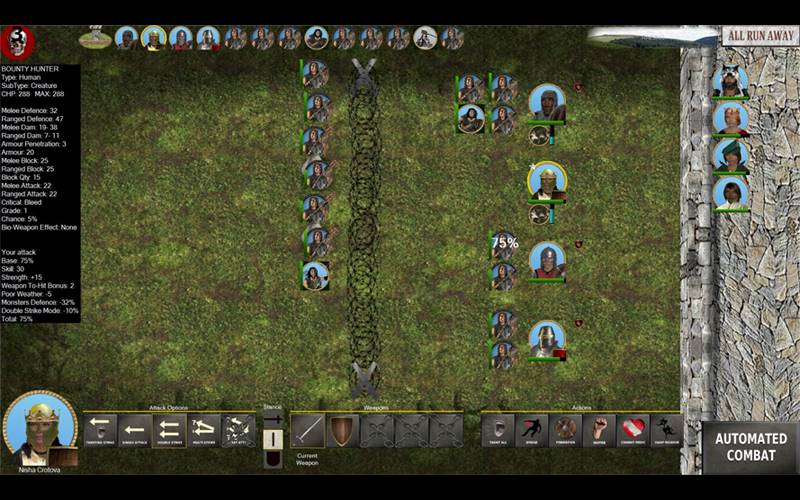Click the red skull emblem icon

pyautogui.click(x=17, y=41)
